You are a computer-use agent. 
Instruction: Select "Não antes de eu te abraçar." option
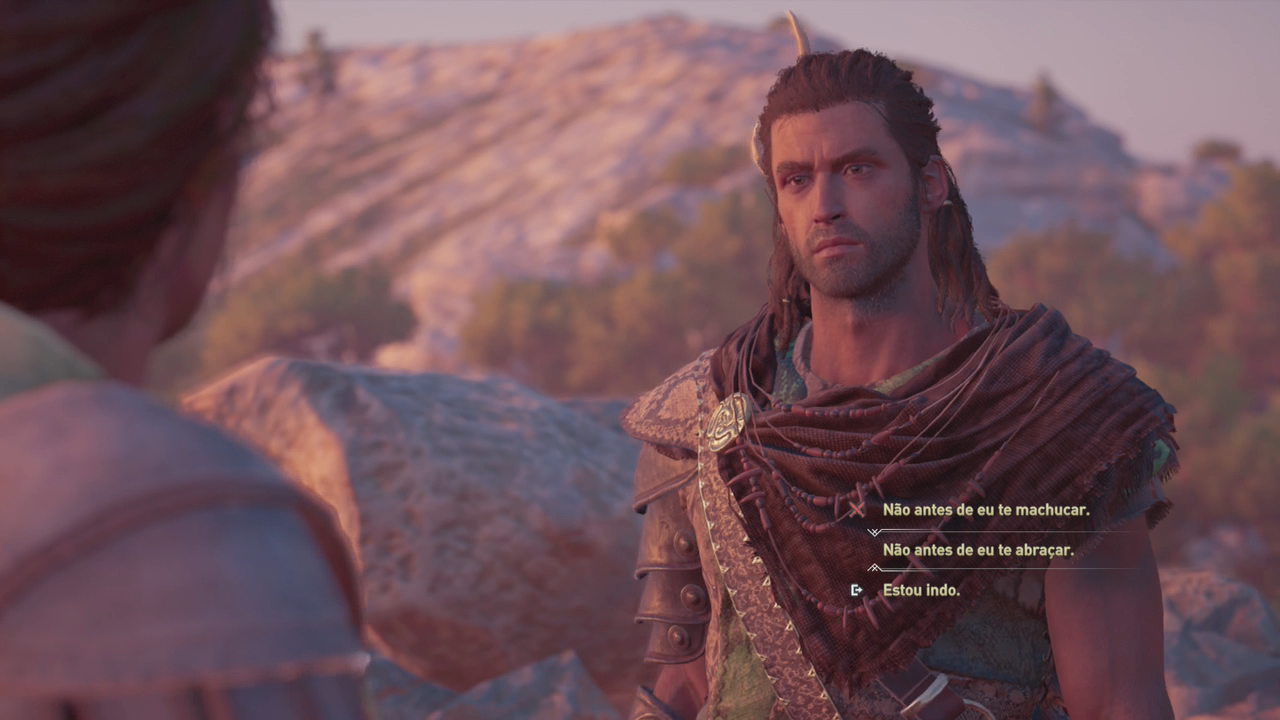tap(977, 550)
